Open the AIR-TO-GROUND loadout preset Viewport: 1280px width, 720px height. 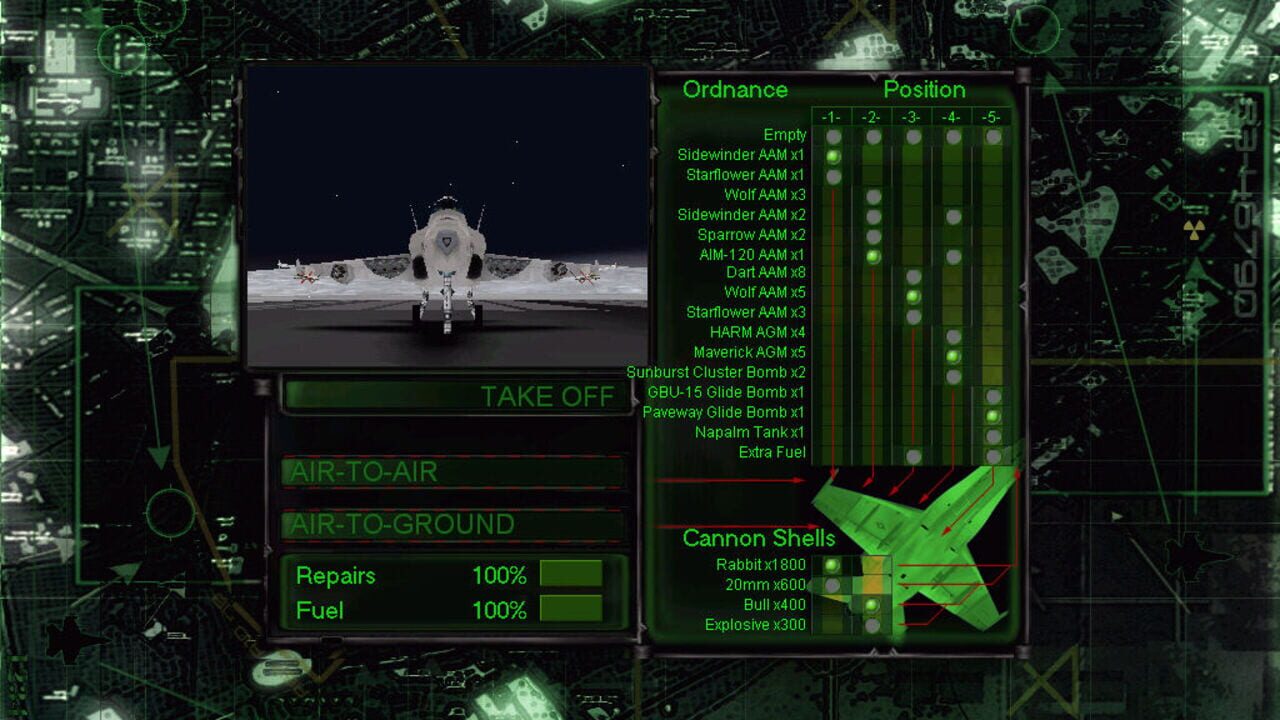click(455, 522)
